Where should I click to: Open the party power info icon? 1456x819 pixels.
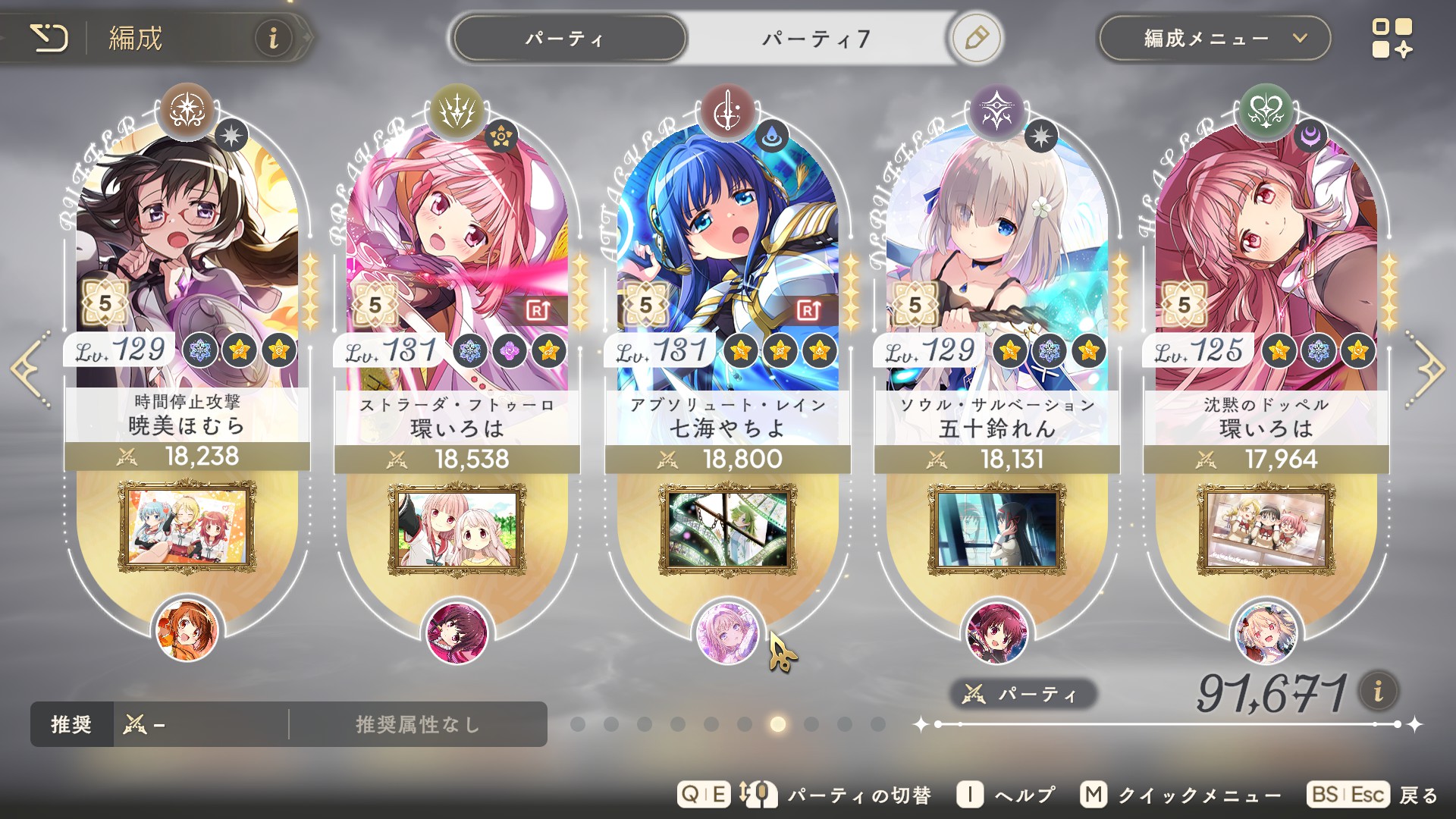pos(1378,691)
